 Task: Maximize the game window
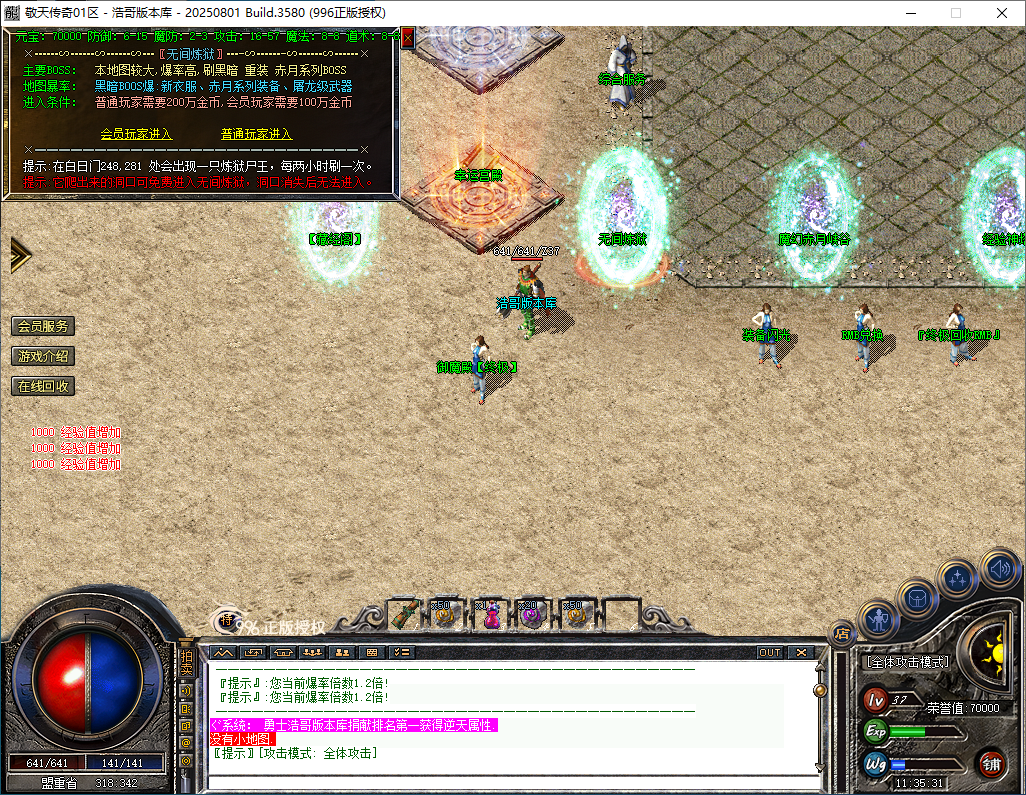click(955, 13)
